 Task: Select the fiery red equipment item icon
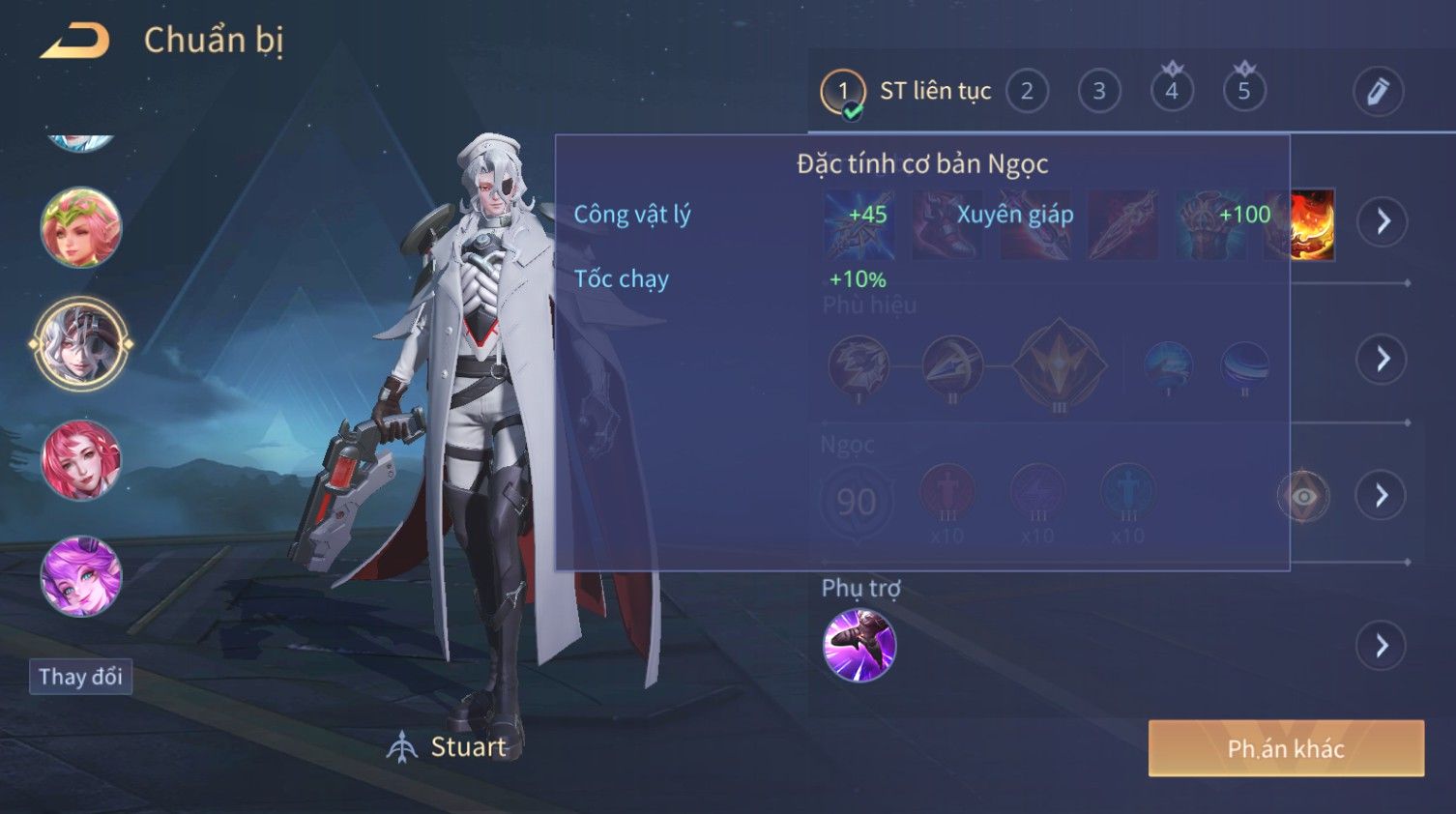pos(1313,224)
